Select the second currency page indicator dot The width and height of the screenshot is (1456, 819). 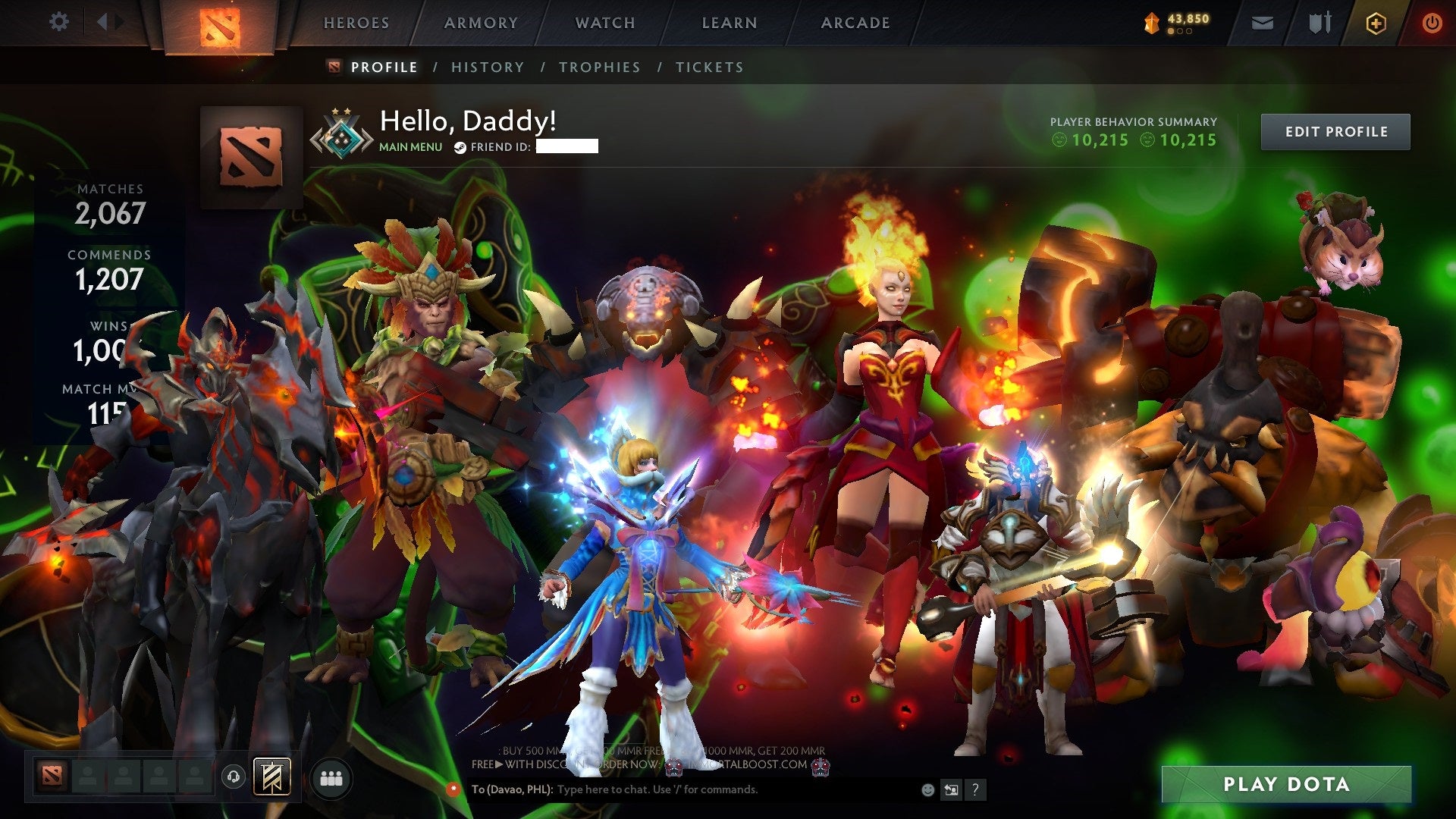click(1181, 32)
